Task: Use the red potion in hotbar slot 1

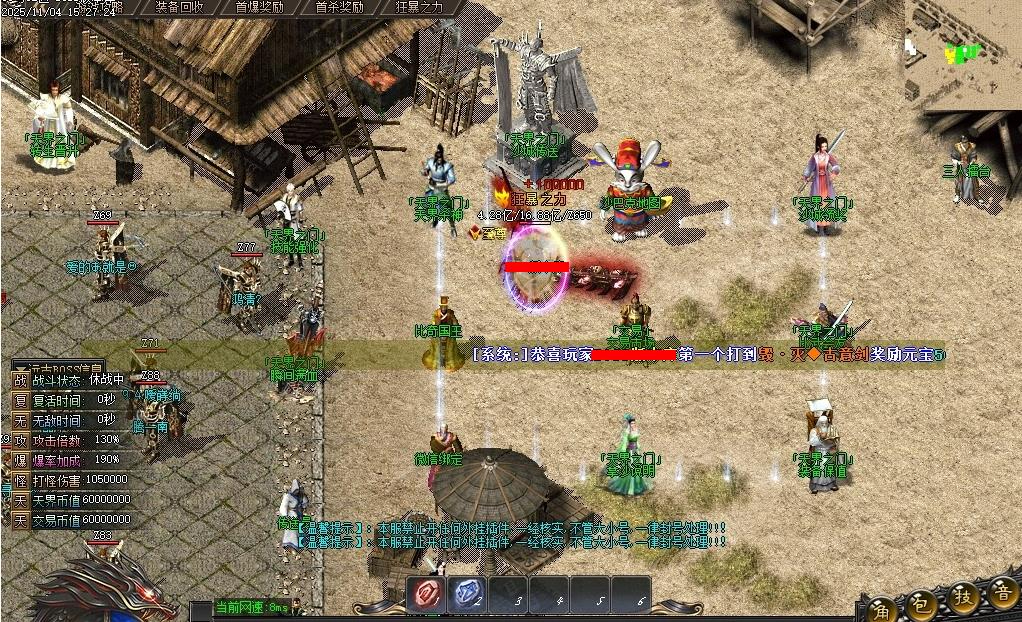Action: coord(426,595)
